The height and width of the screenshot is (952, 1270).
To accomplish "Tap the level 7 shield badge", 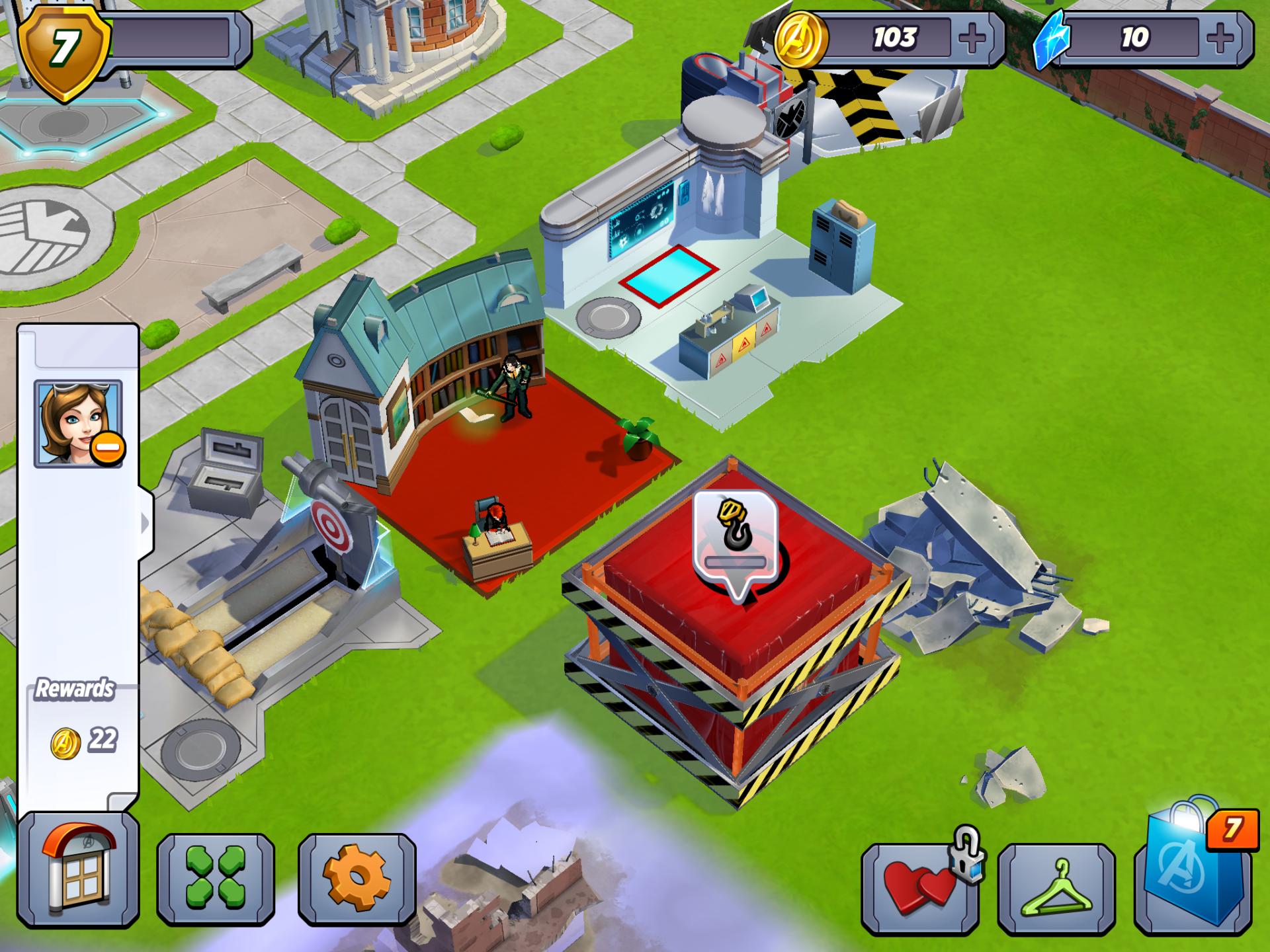I will (64, 51).
